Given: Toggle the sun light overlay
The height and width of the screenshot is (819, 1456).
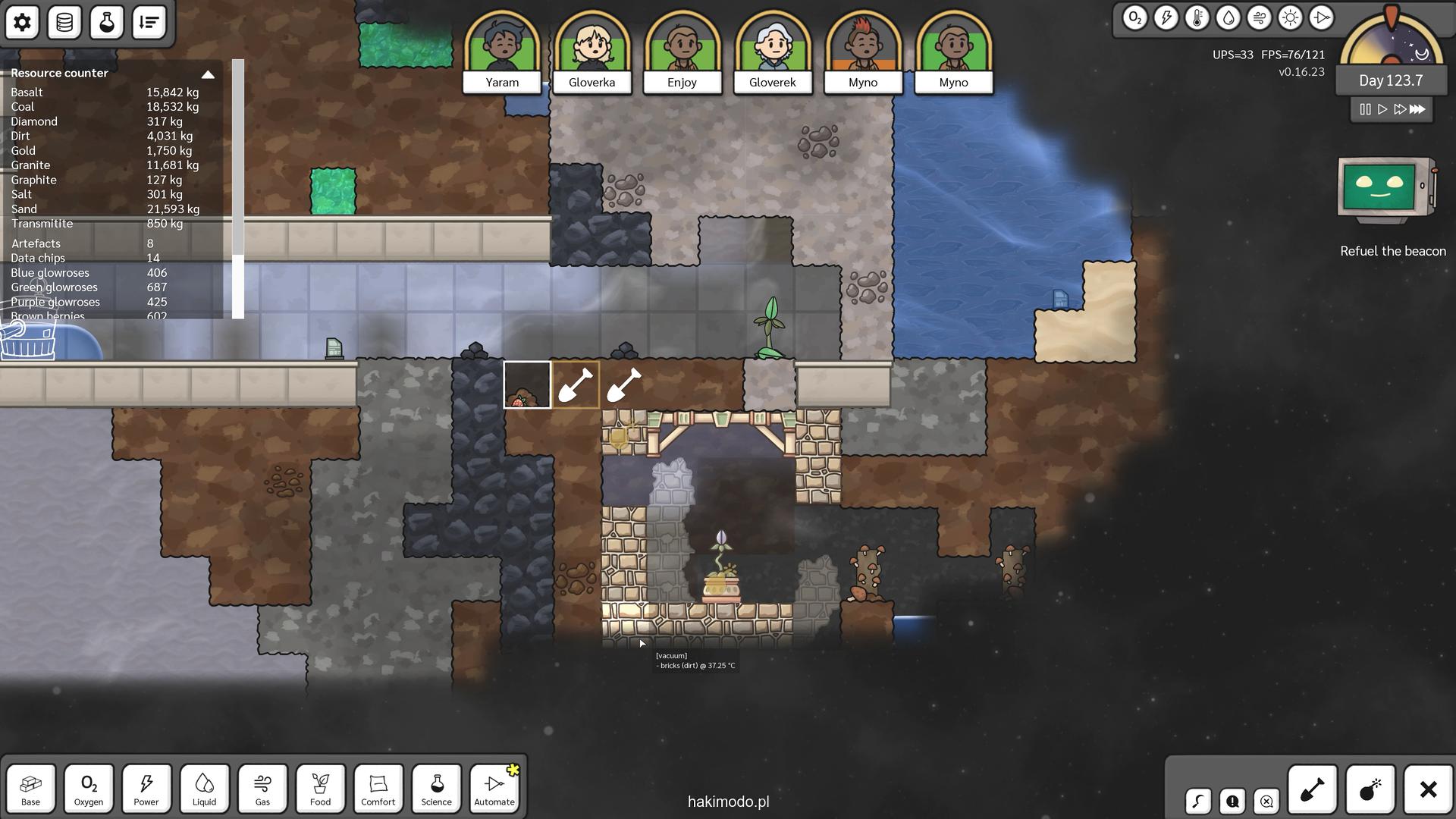Looking at the screenshot, I should tap(1290, 17).
